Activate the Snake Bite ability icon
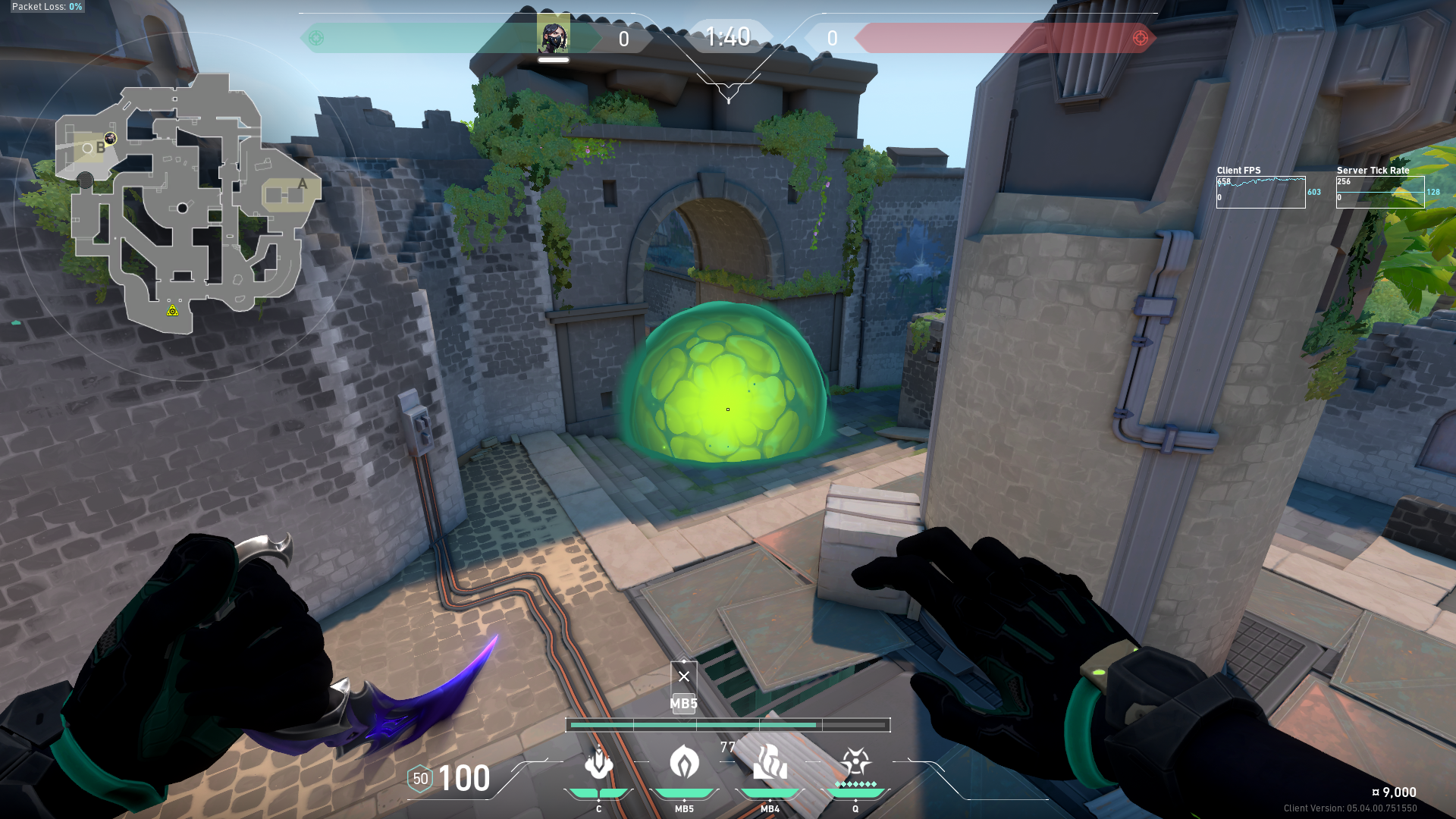The height and width of the screenshot is (819, 1456). click(x=598, y=763)
